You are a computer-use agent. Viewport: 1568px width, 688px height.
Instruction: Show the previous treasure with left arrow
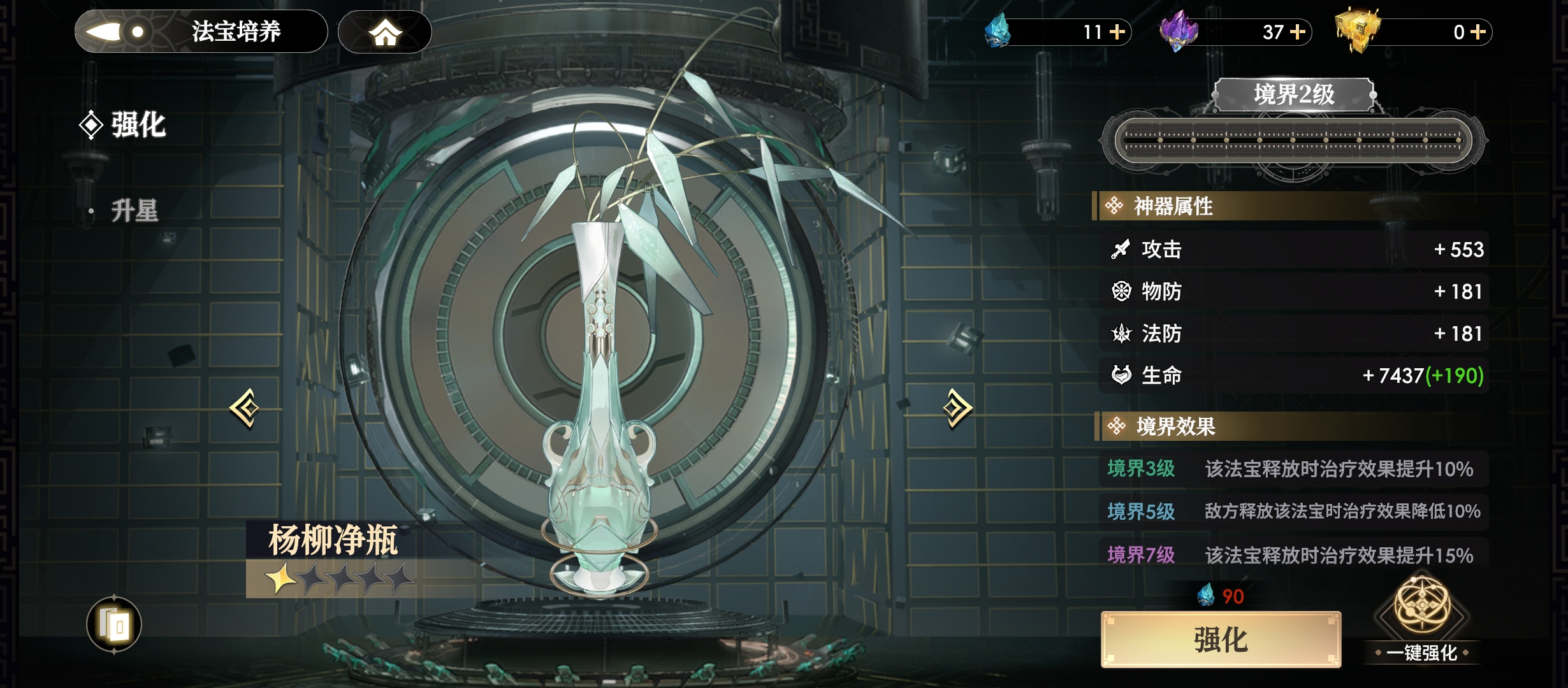click(245, 408)
